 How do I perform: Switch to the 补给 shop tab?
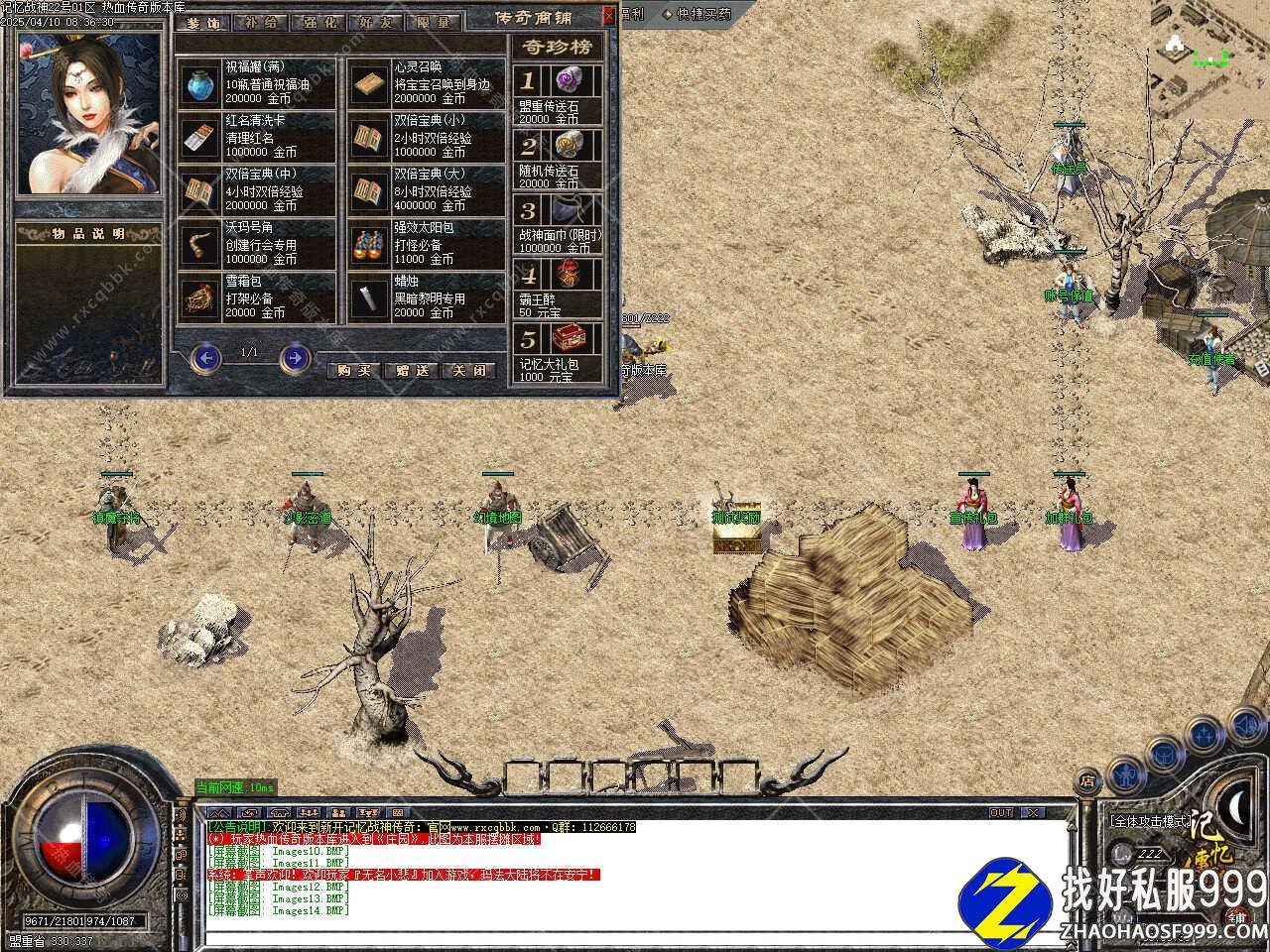point(261,22)
